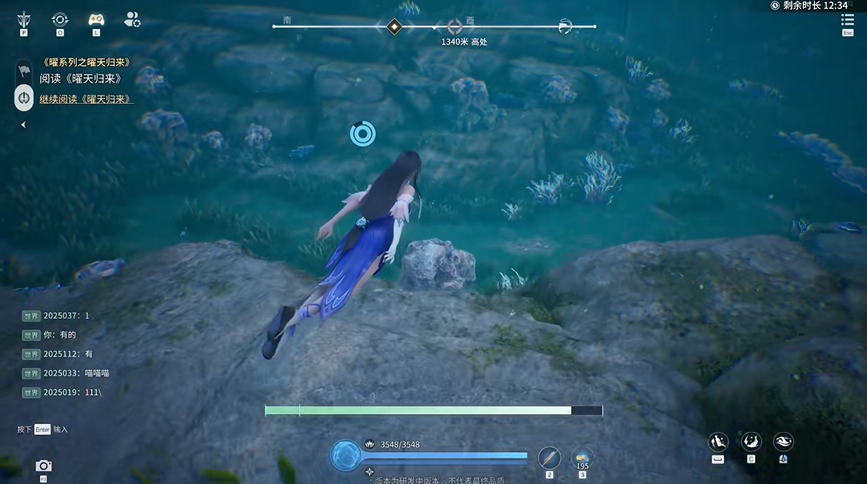The image size is (867, 484).
Task: Use the consumable item with count 195
Action: point(582,456)
